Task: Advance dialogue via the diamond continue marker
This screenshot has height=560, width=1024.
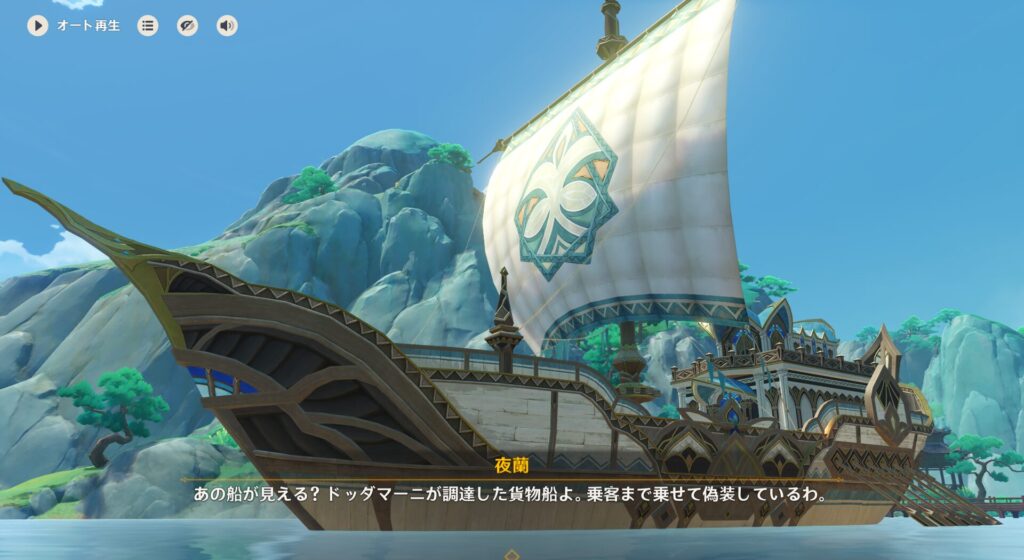Action: click(x=512, y=554)
